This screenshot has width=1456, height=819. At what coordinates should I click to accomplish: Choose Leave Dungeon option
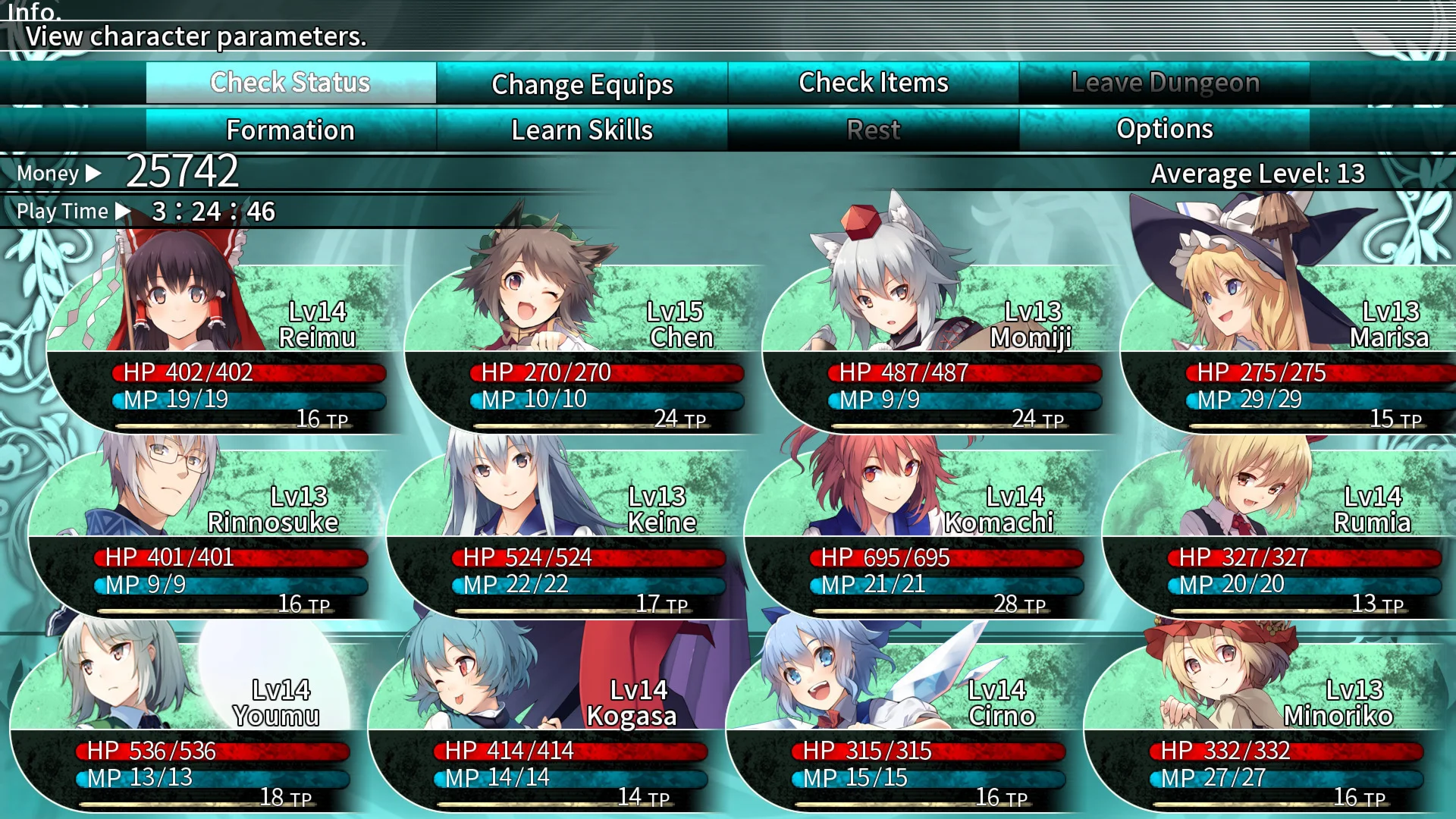tap(1164, 83)
